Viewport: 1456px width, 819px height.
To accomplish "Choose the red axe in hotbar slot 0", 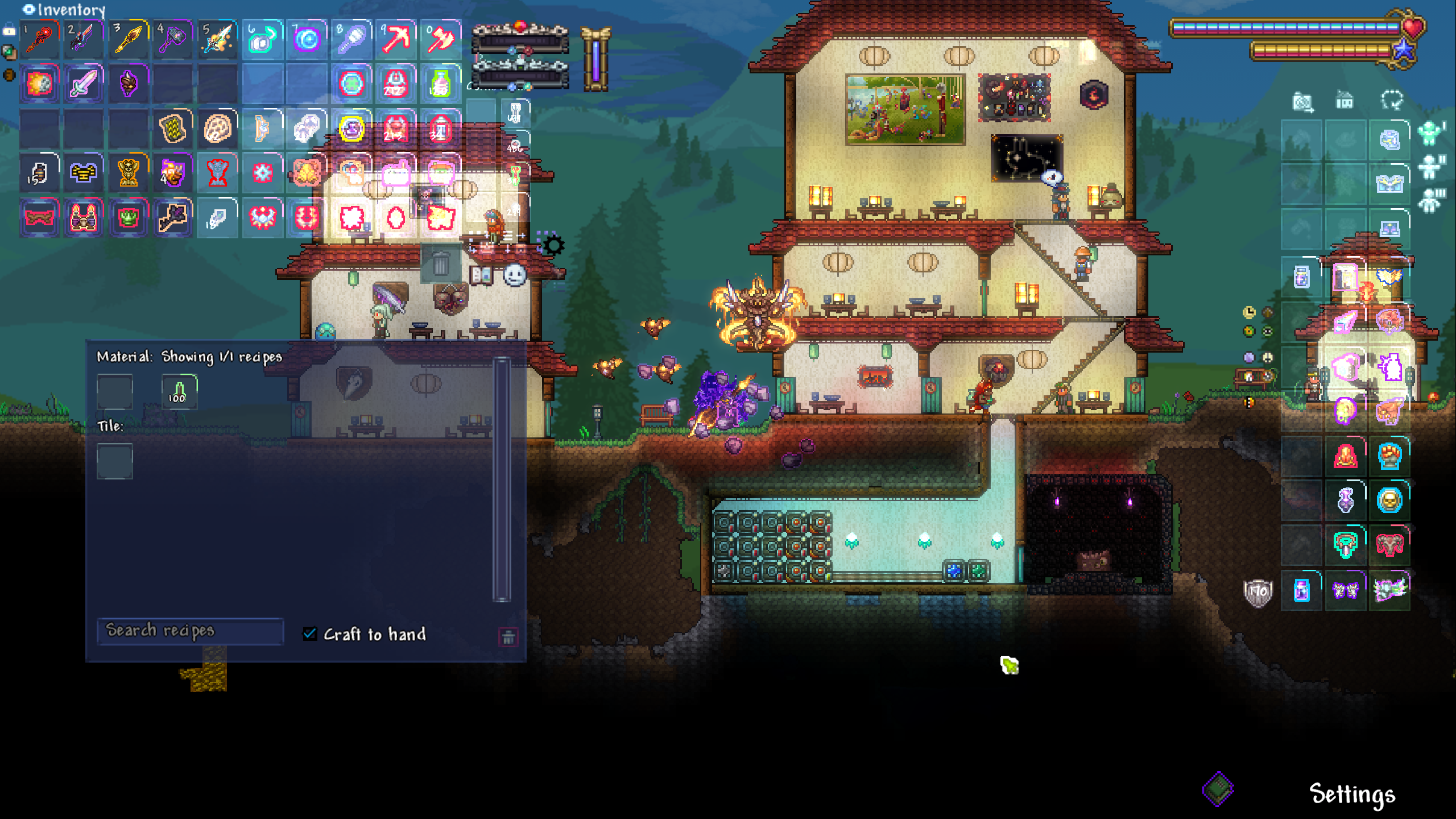I will tap(440, 40).
